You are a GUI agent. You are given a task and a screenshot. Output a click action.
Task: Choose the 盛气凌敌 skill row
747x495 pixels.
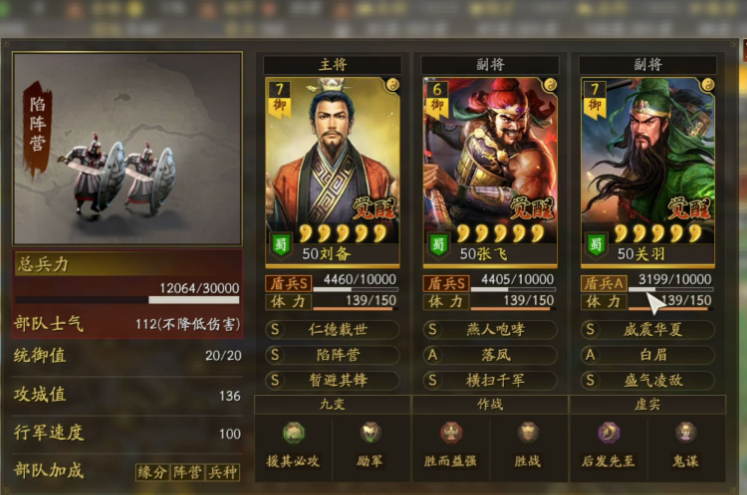click(647, 380)
